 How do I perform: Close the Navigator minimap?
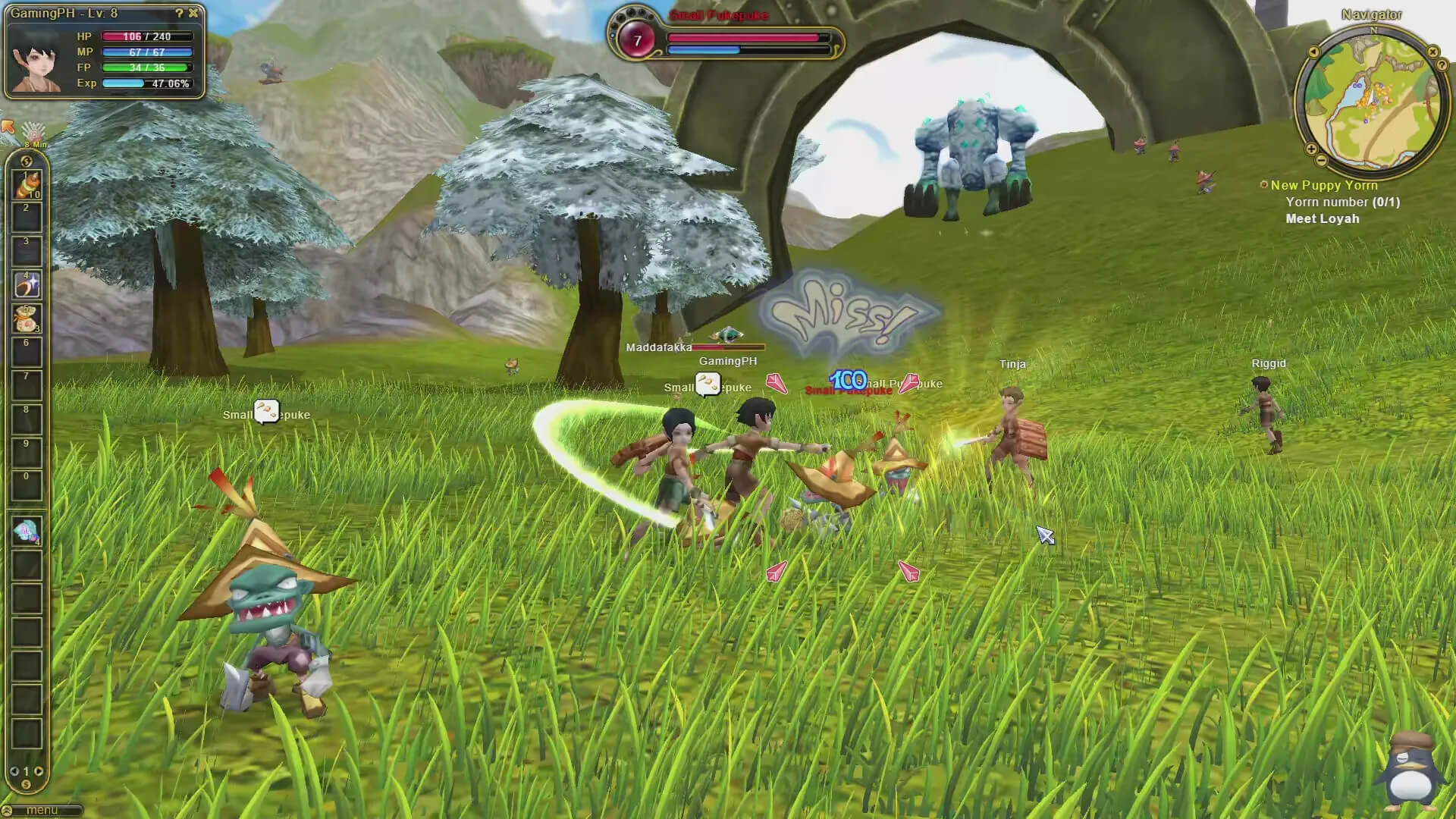(x=1432, y=52)
